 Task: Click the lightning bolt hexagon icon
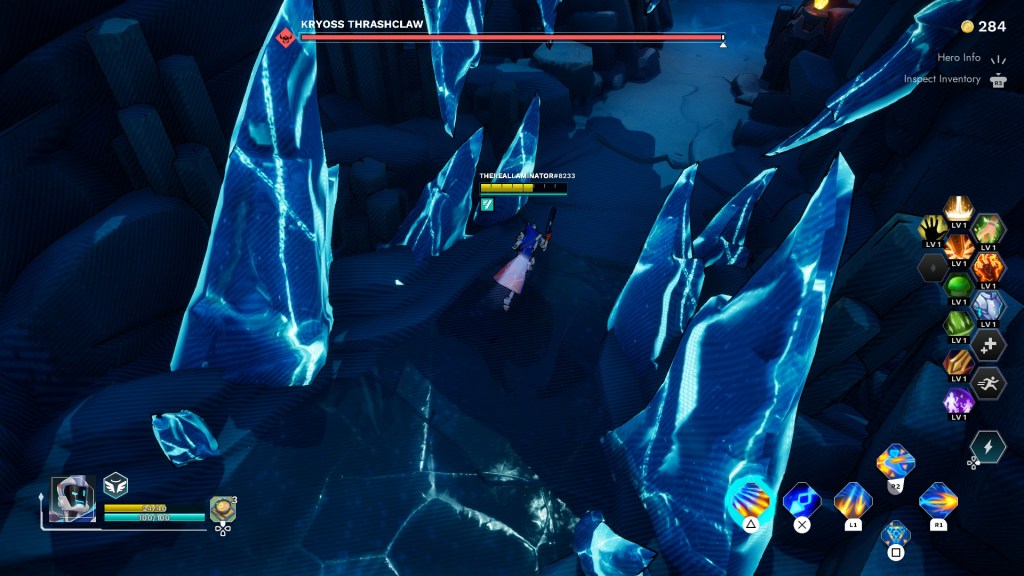[987, 446]
